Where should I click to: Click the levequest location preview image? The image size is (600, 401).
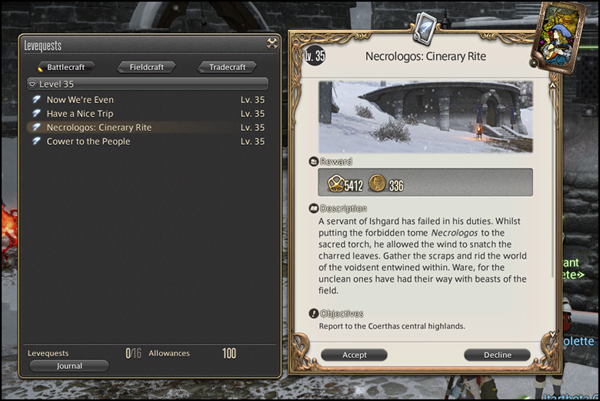pyautogui.click(x=425, y=116)
